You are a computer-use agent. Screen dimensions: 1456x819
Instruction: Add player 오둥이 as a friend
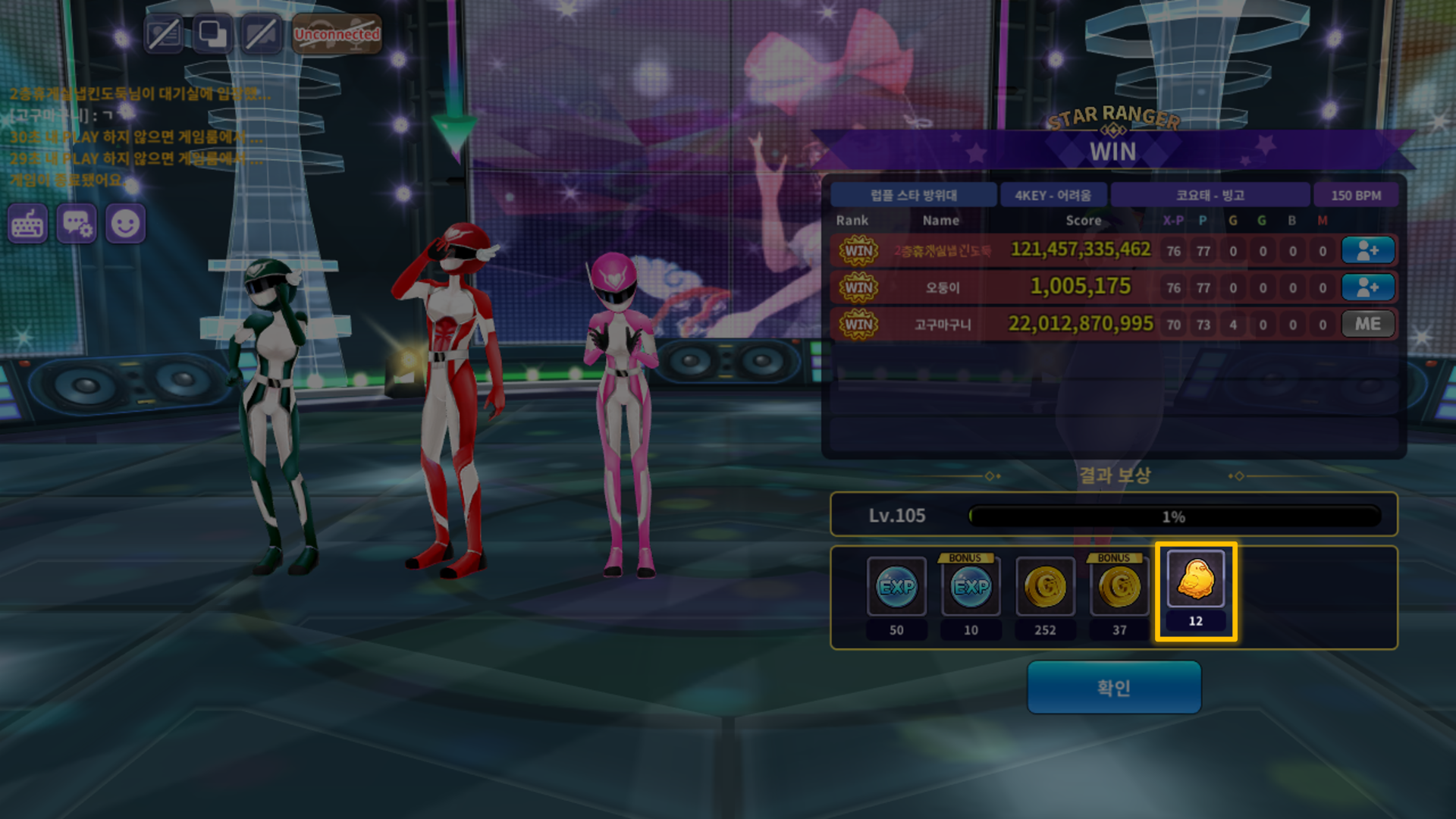click(1367, 287)
